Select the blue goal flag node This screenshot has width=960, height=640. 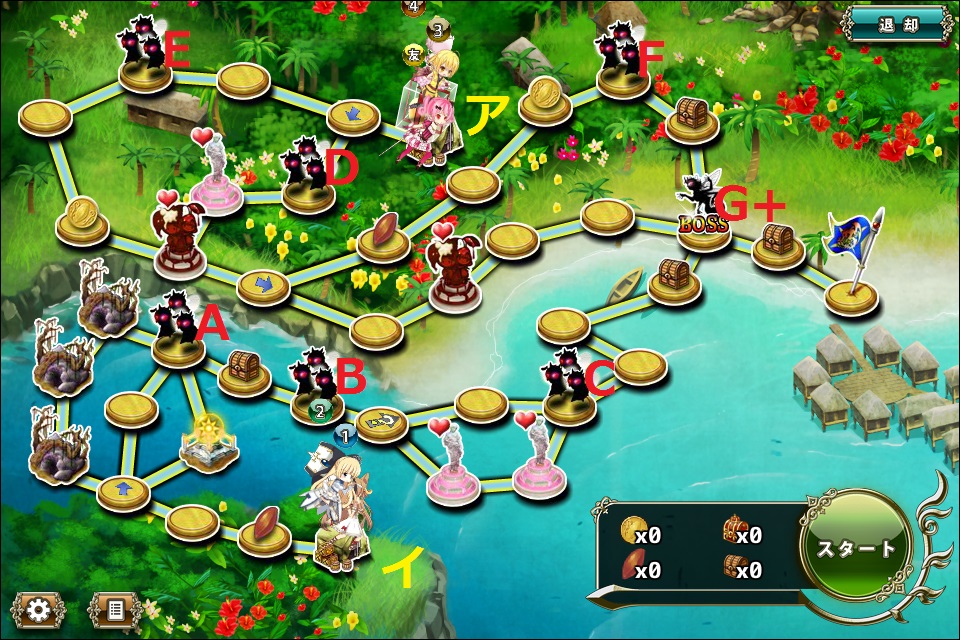(852, 262)
